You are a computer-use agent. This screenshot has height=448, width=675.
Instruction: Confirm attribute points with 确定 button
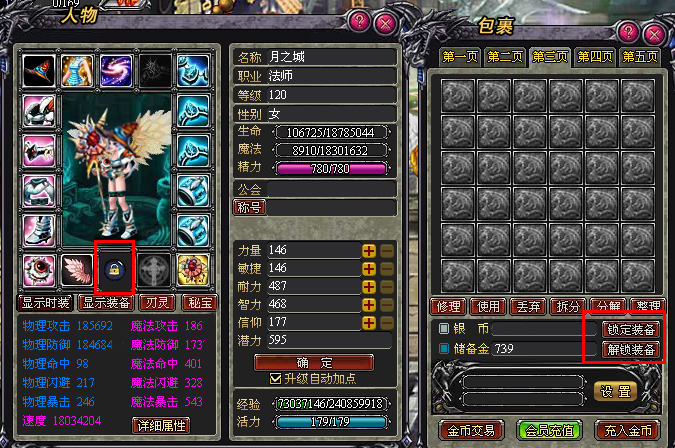point(301,362)
